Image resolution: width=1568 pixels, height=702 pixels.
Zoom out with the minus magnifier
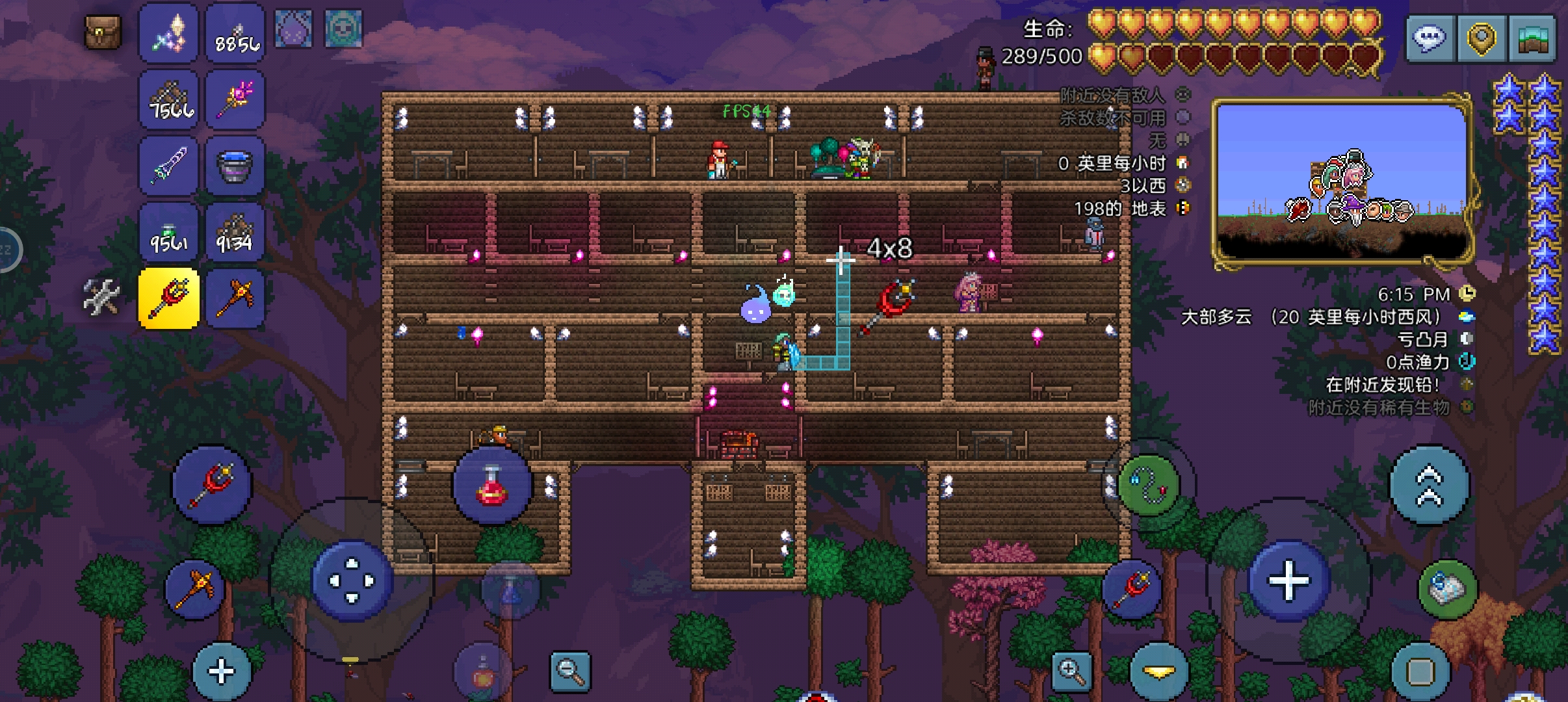point(570,671)
